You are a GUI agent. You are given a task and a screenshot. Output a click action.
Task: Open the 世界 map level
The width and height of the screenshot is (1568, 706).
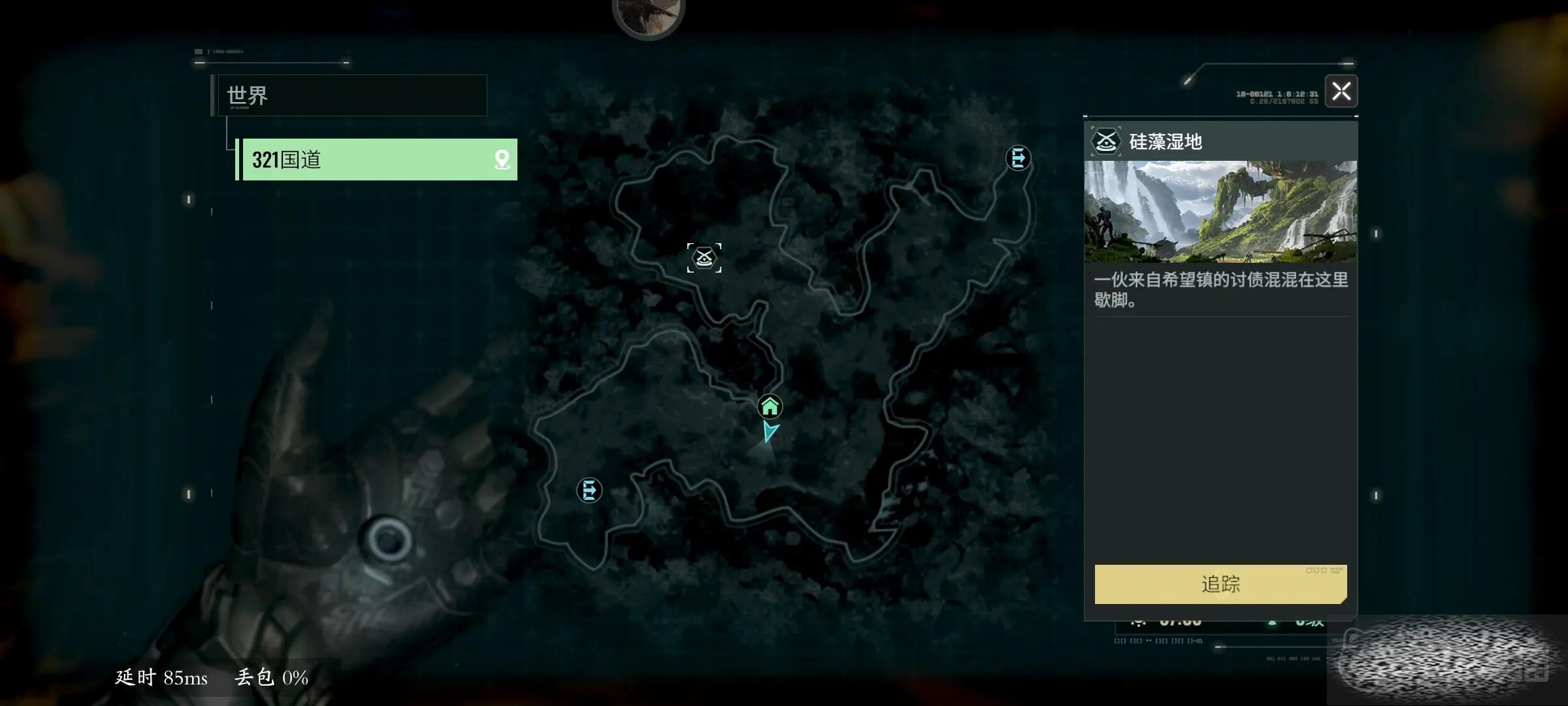(x=353, y=95)
